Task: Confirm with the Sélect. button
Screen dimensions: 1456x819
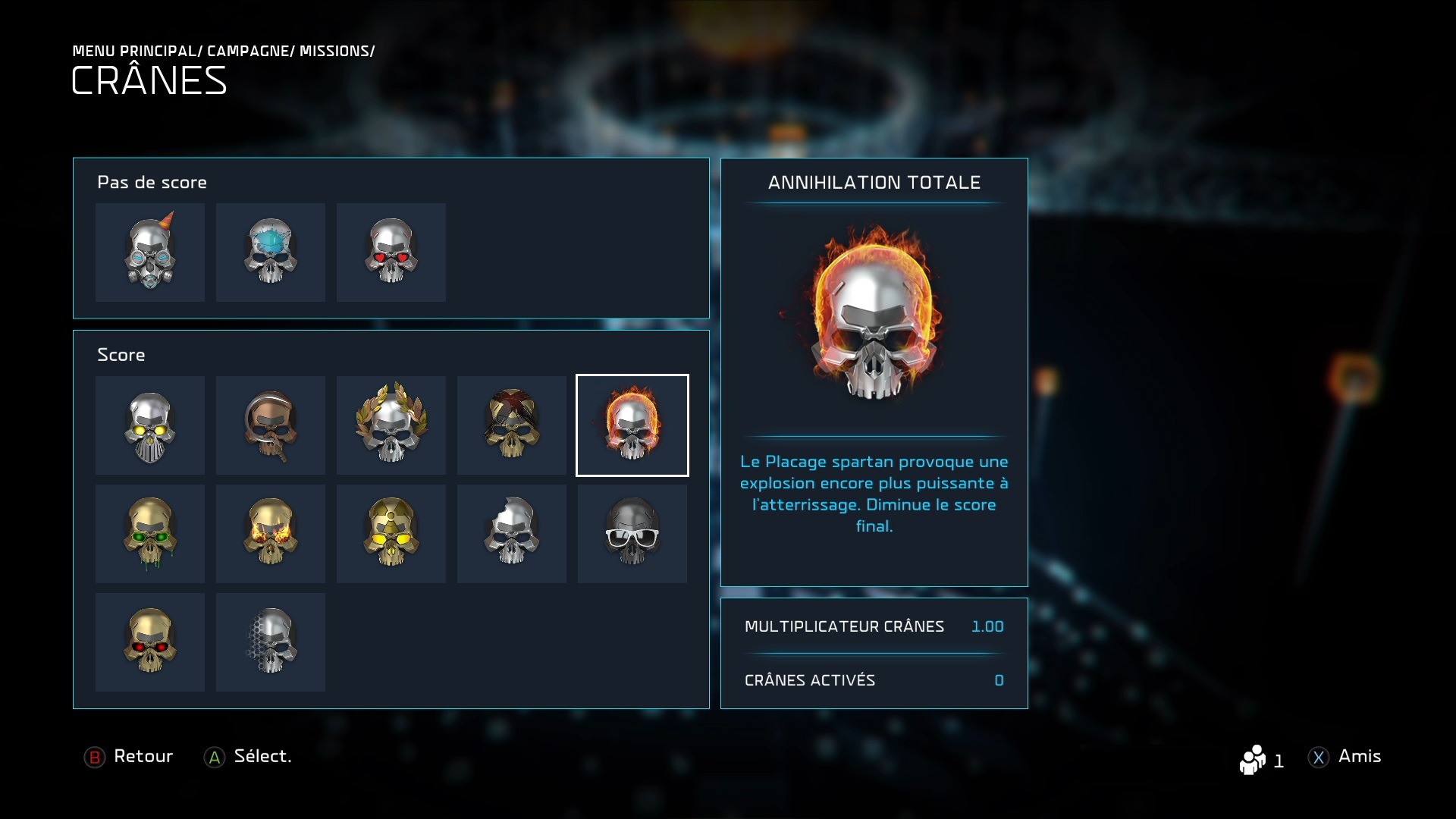Action: (x=248, y=757)
